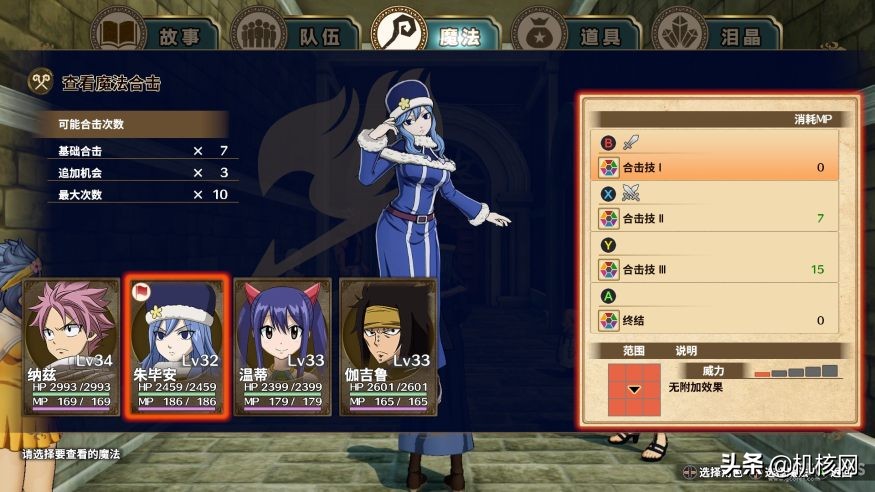
Task: Select the 合击技 I magic row
Action: [714, 167]
